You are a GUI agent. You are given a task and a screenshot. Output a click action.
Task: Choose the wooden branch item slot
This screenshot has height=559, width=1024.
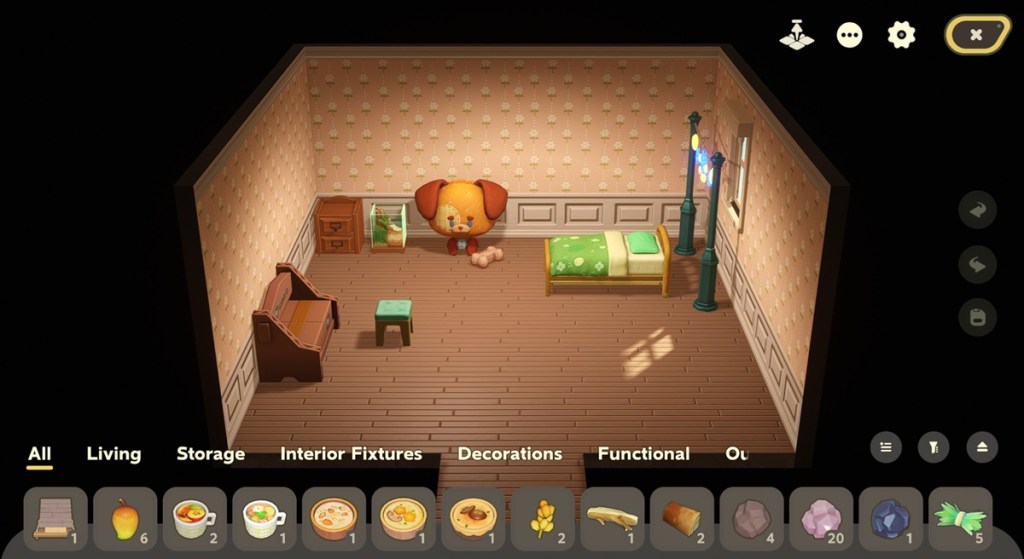click(x=612, y=519)
